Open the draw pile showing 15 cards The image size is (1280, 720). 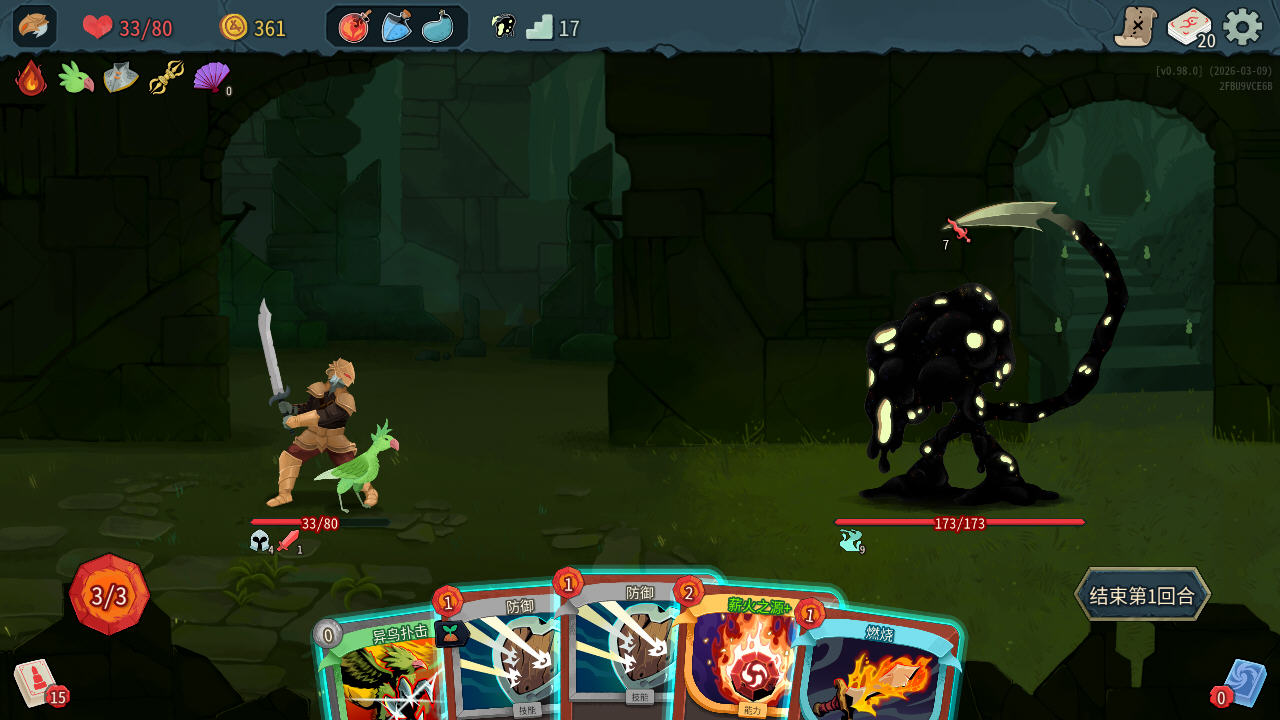click(x=35, y=680)
